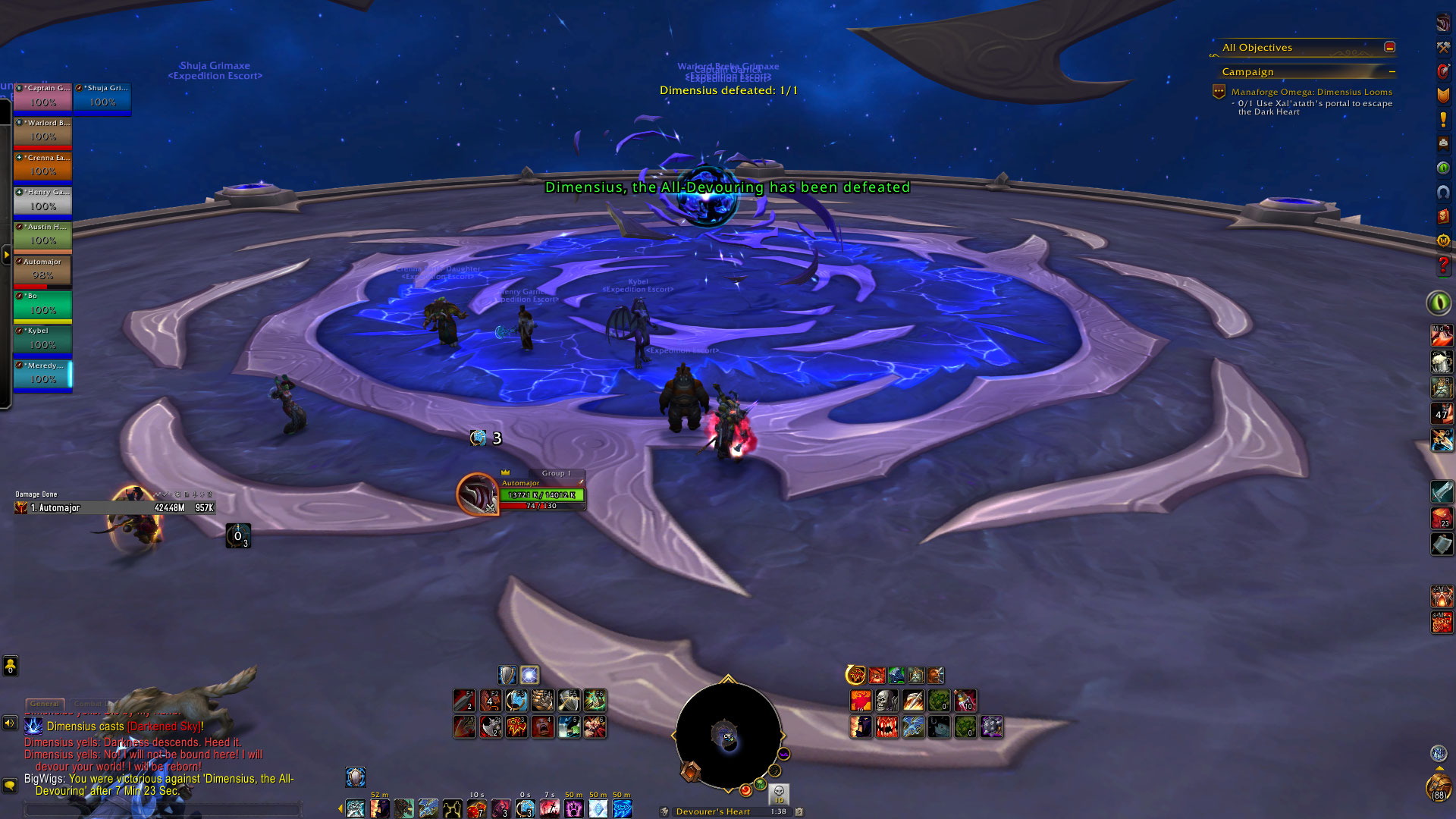Viewport: 1456px width, 819px height.
Task: Select the Henry Ga... raid frame
Action: click(x=42, y=202)
